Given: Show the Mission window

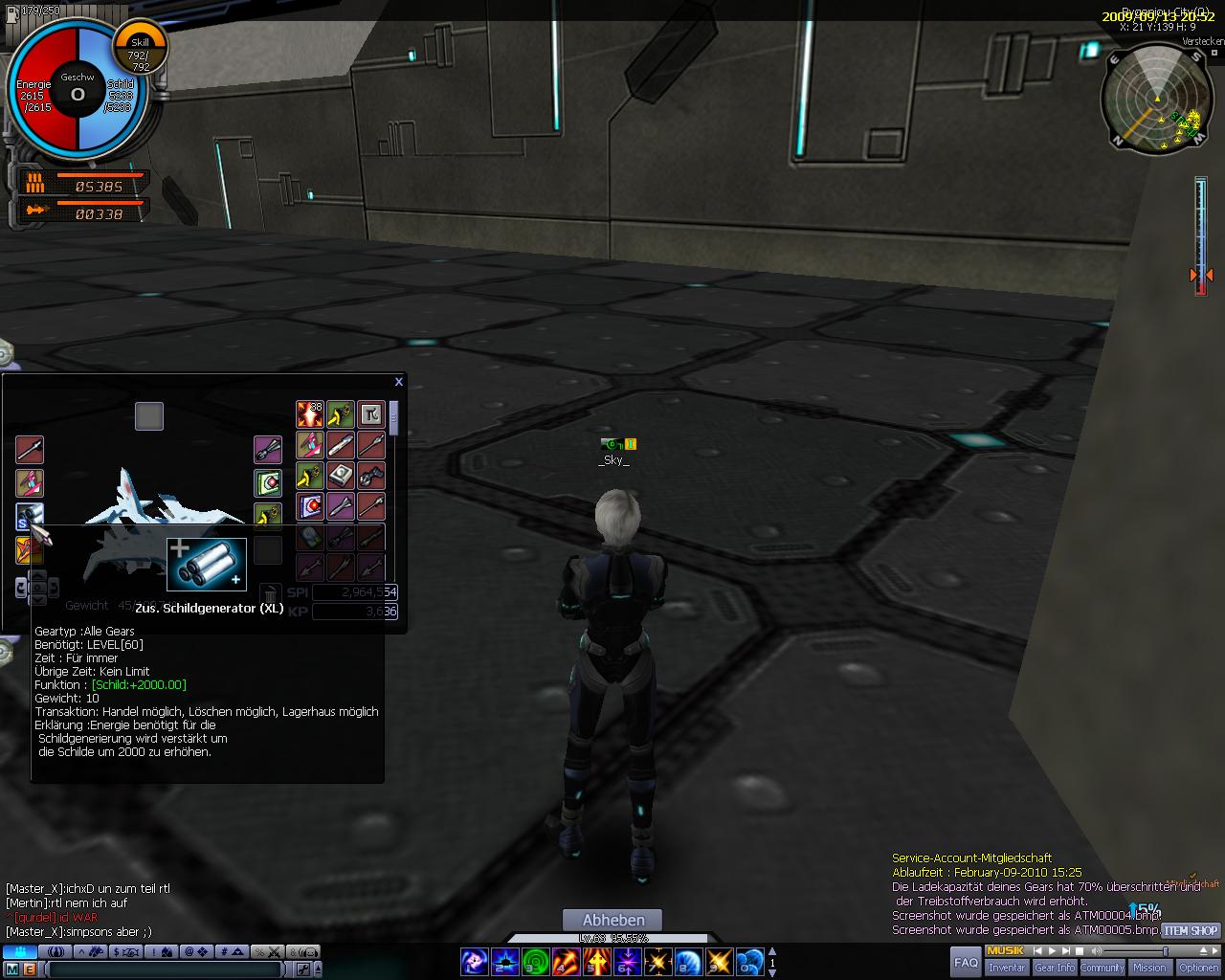Looking at the screenshot, I should (x=1149, y=968).
